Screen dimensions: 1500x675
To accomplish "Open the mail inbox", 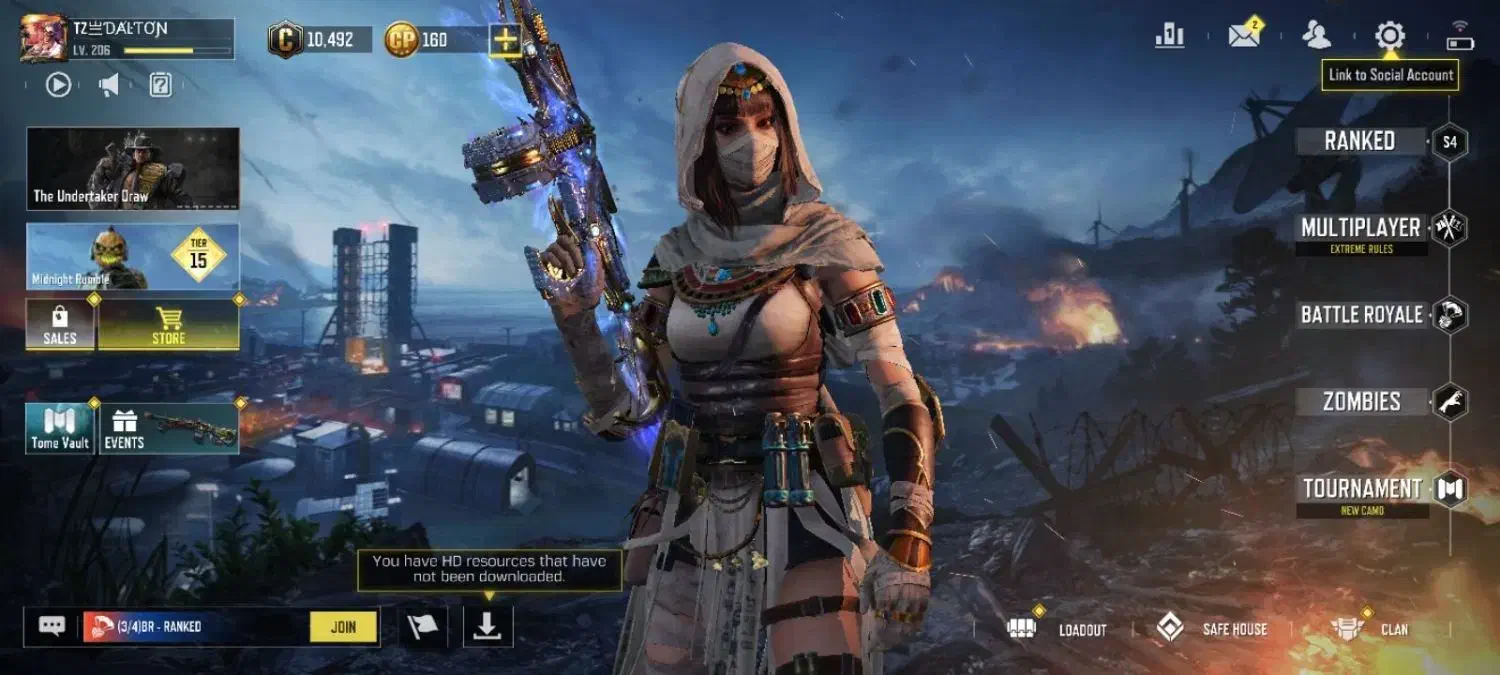I will point(1244,36).
